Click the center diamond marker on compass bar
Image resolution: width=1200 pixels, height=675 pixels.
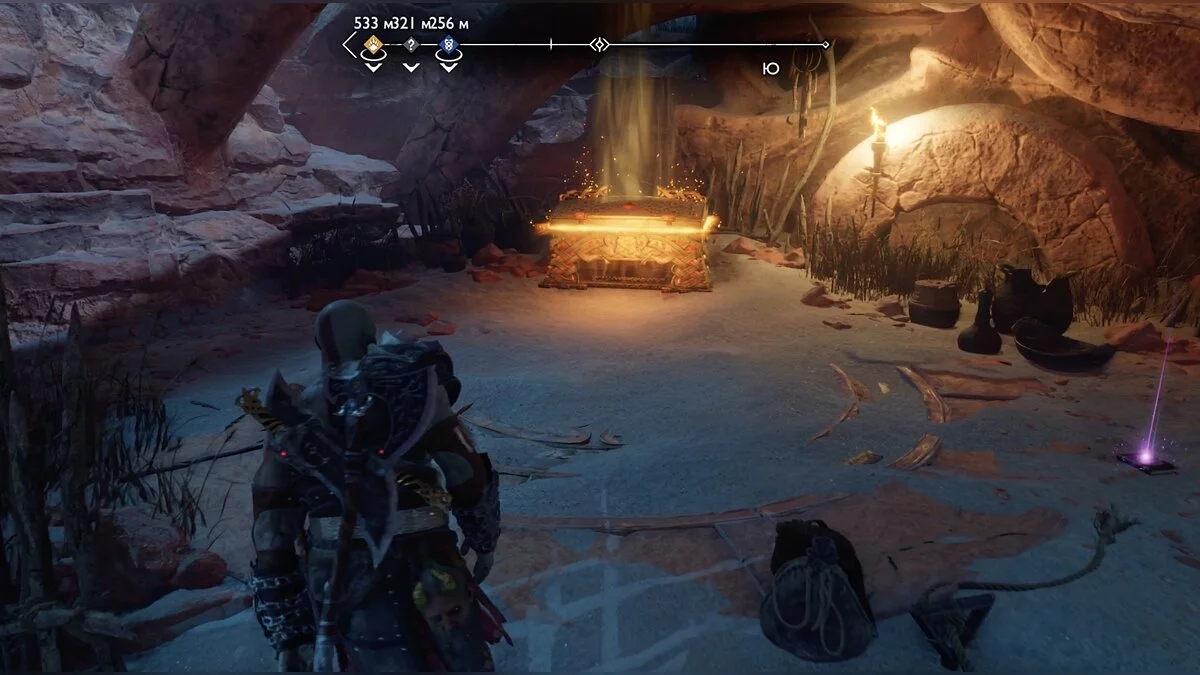point(598,45)
